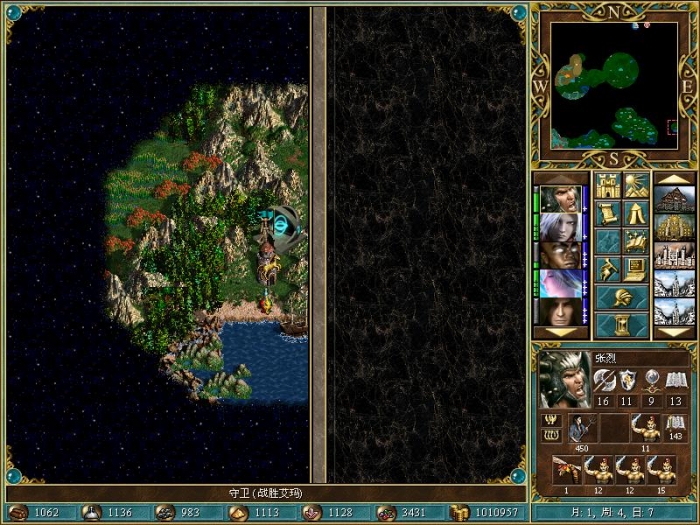Click the golden helmet next-hero button
The width and height of the screenshot is (700, 525).
point(621,297)
